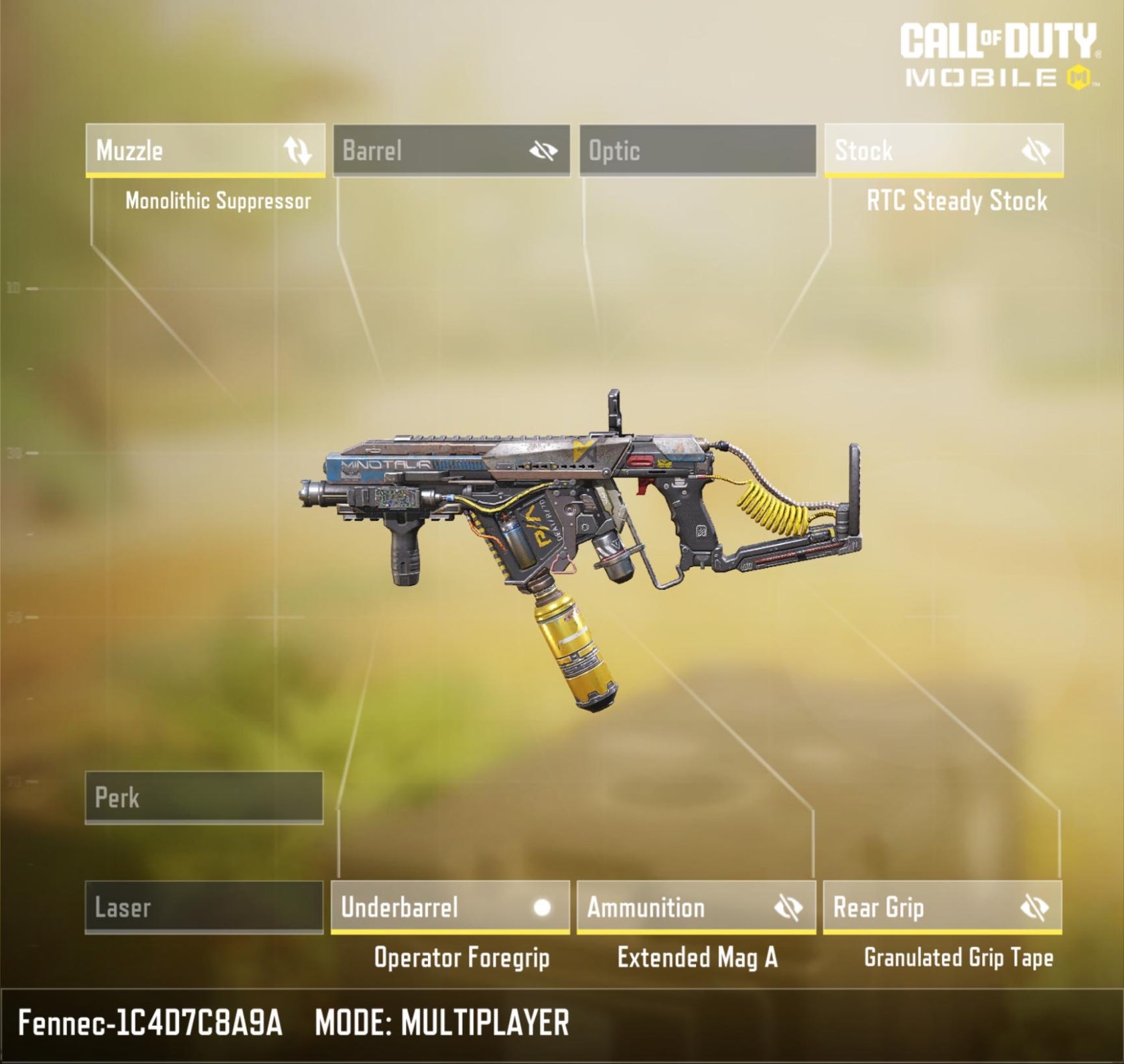
Task: Click the Underbarrel white dot indicator
Action: coord(542,907)
